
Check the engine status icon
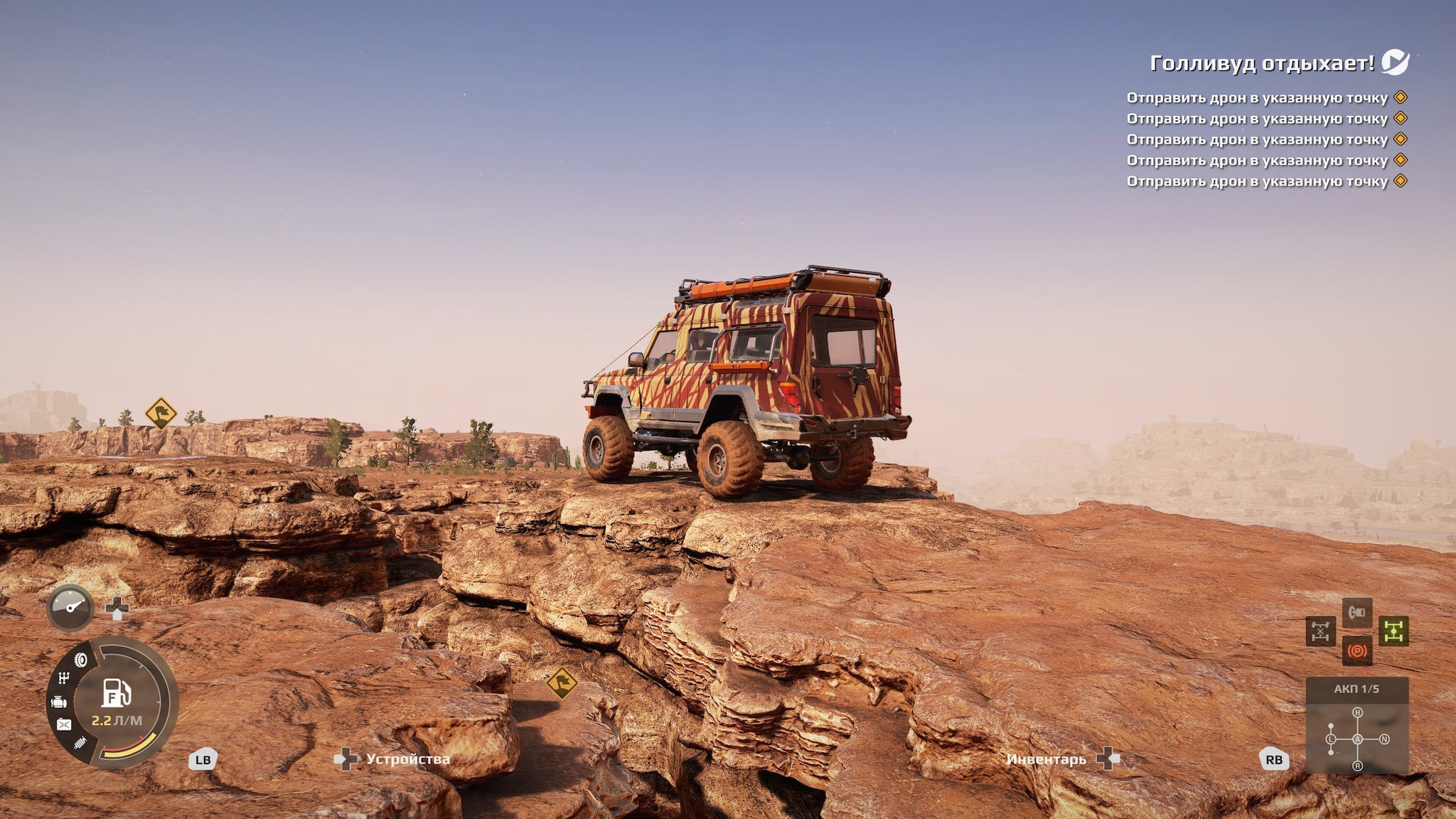(x=59, y=702)
